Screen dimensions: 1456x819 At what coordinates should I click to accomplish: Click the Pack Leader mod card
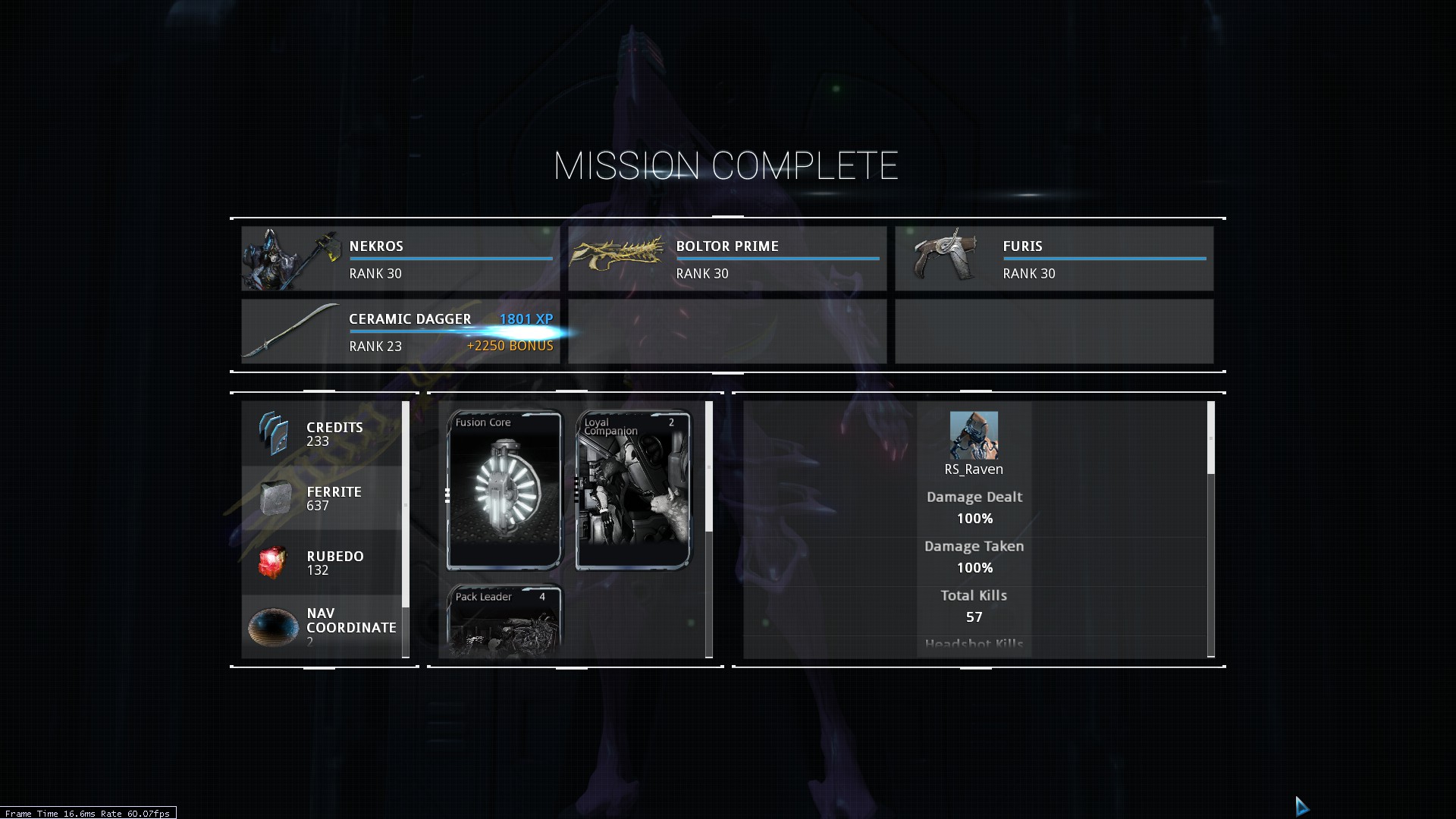tap(504, 620)
